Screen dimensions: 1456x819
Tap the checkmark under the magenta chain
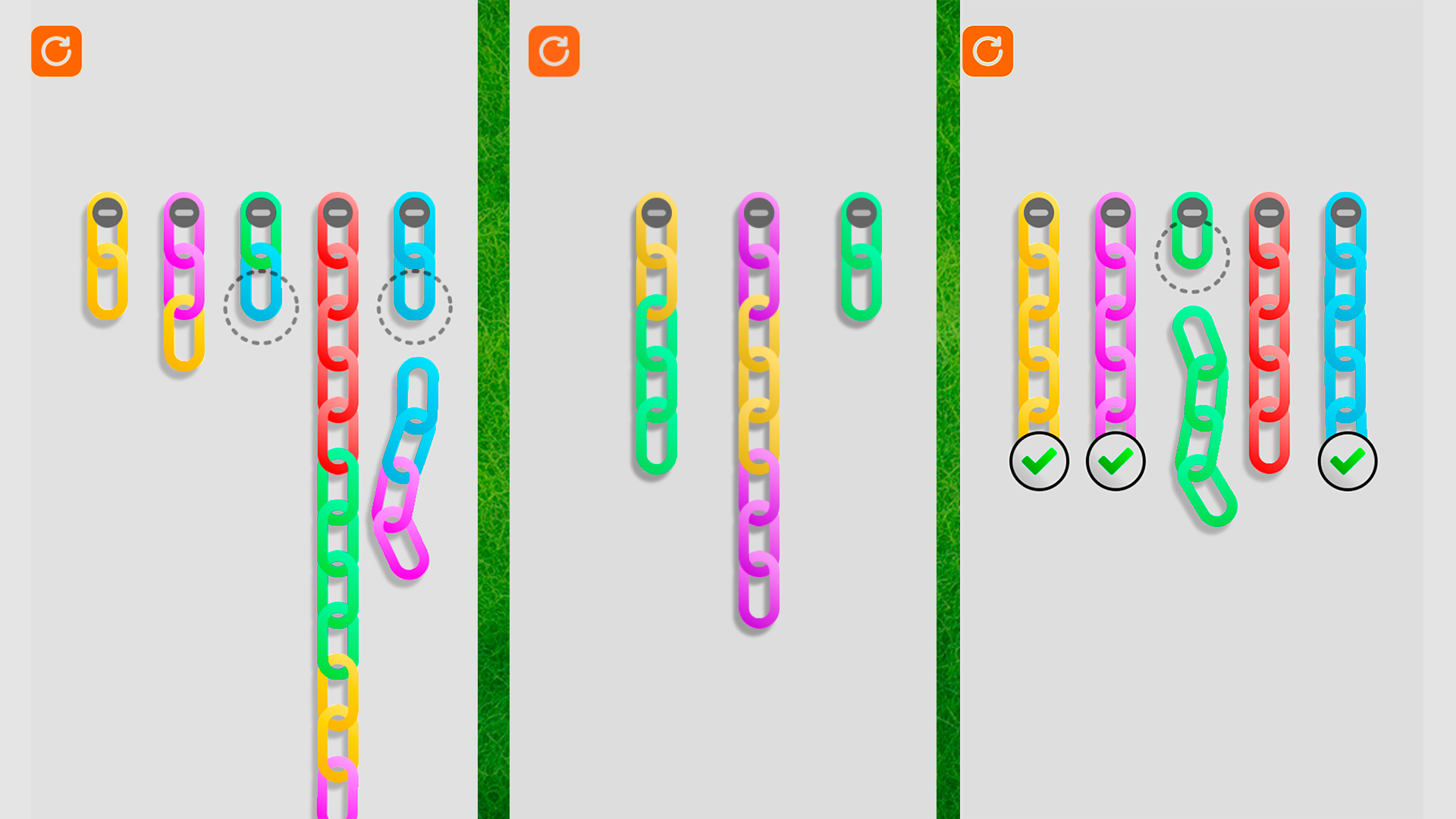pos(1117,461)
